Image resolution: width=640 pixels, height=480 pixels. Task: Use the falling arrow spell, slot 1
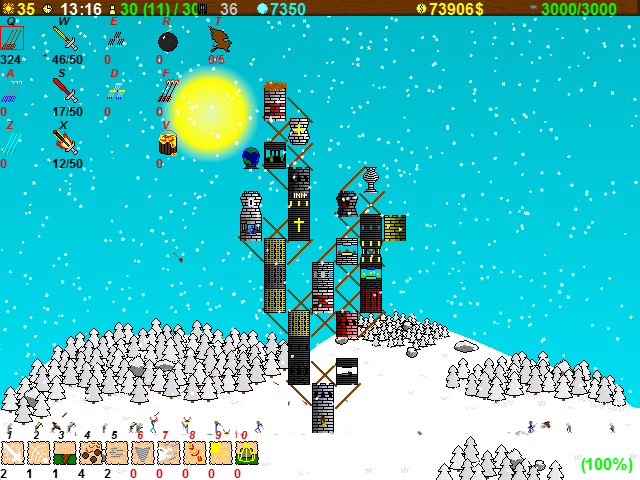13,453
